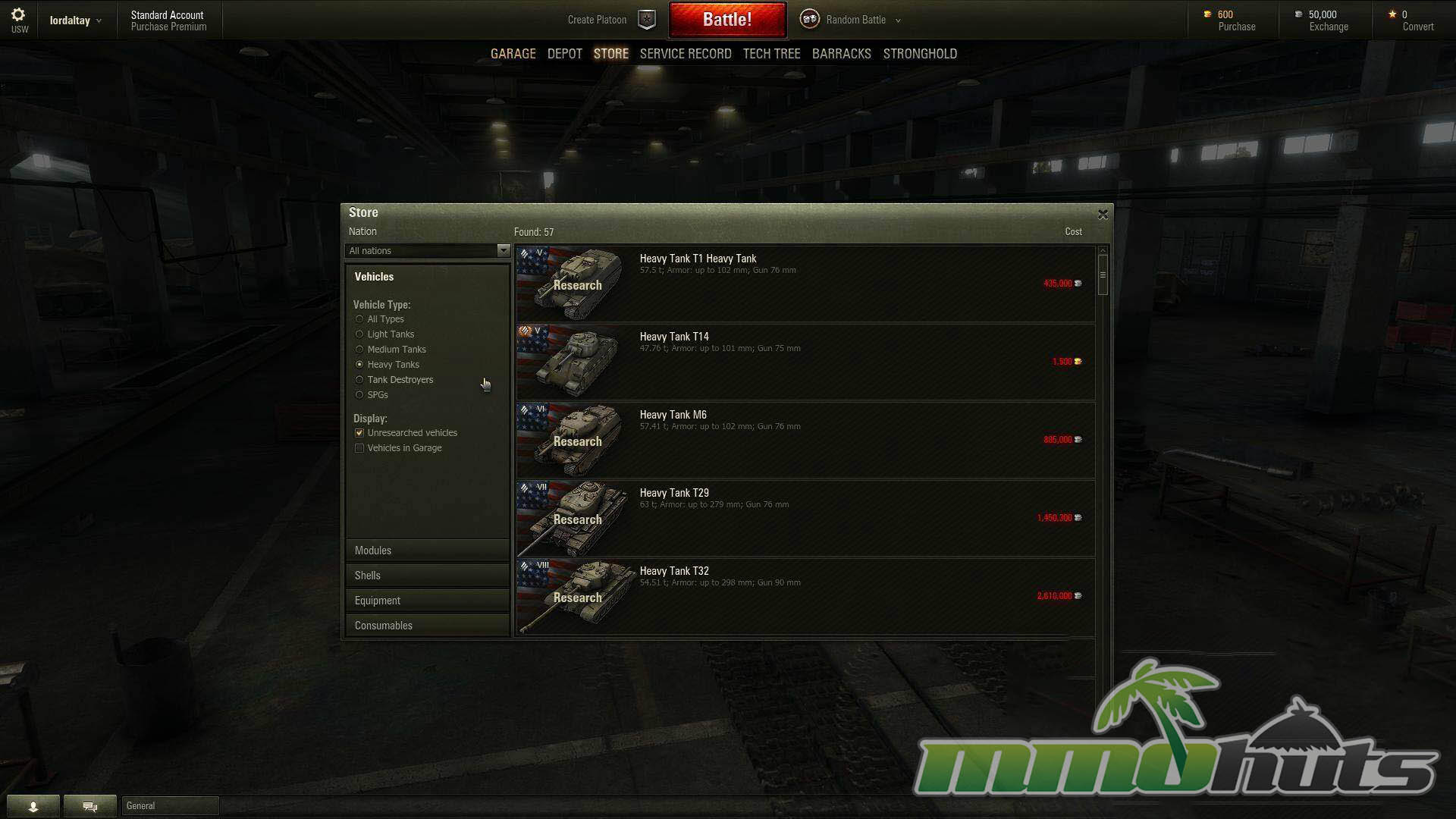Select the Light Tanks vehicle type

pos(359,334)
